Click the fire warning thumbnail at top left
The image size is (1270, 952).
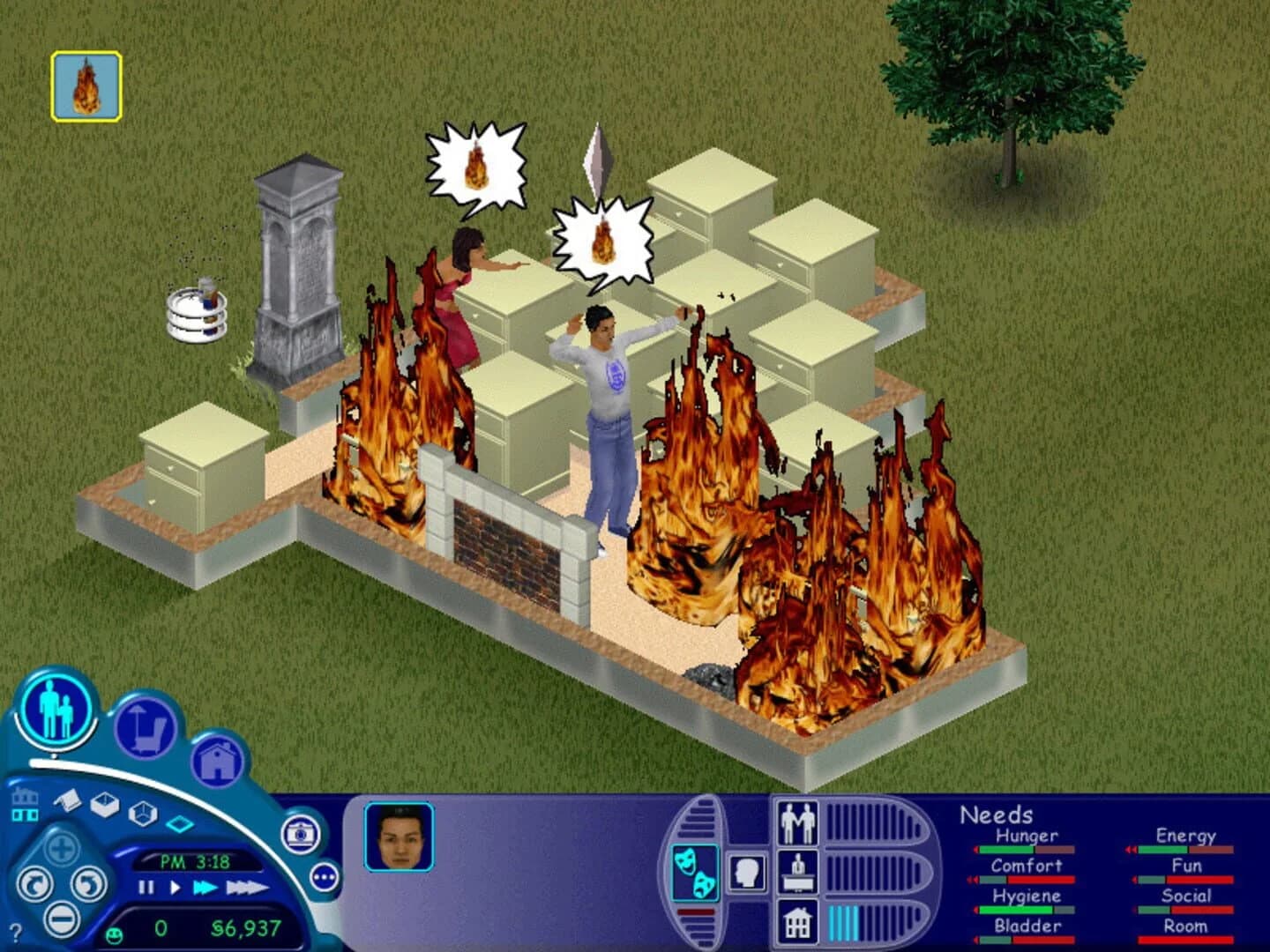[x=86, y=86]
